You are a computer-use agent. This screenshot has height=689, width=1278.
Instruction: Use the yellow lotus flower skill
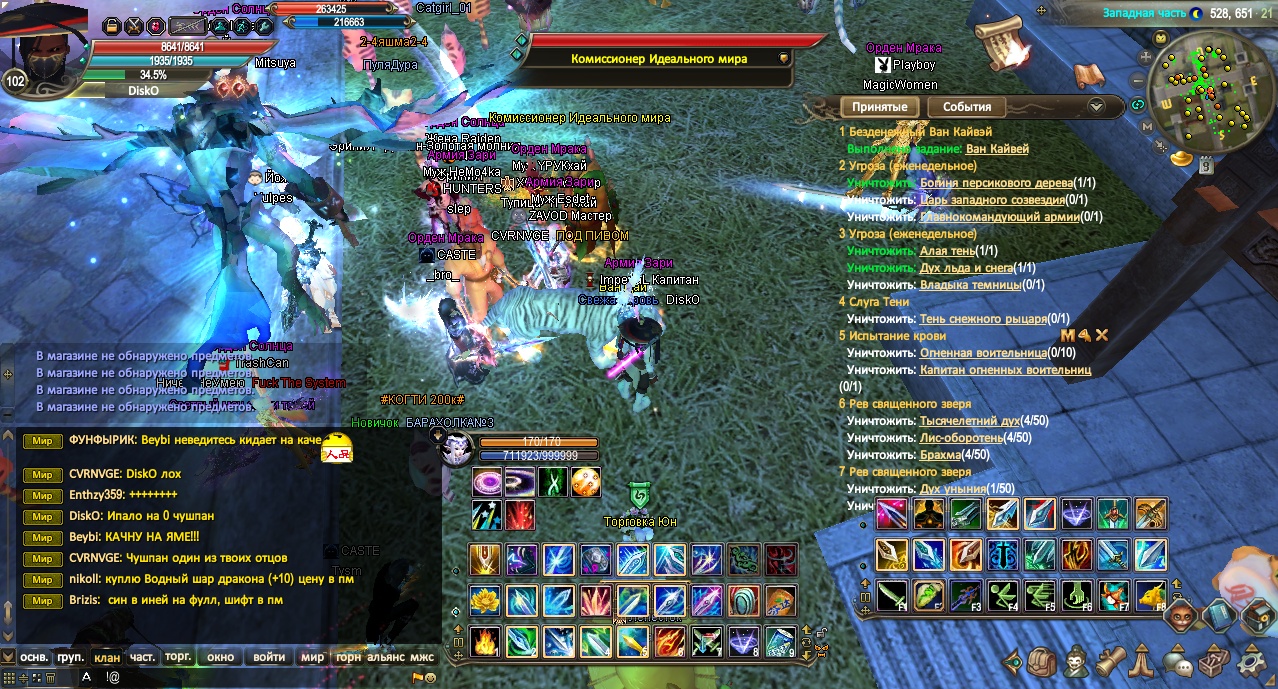click(485, 600)
